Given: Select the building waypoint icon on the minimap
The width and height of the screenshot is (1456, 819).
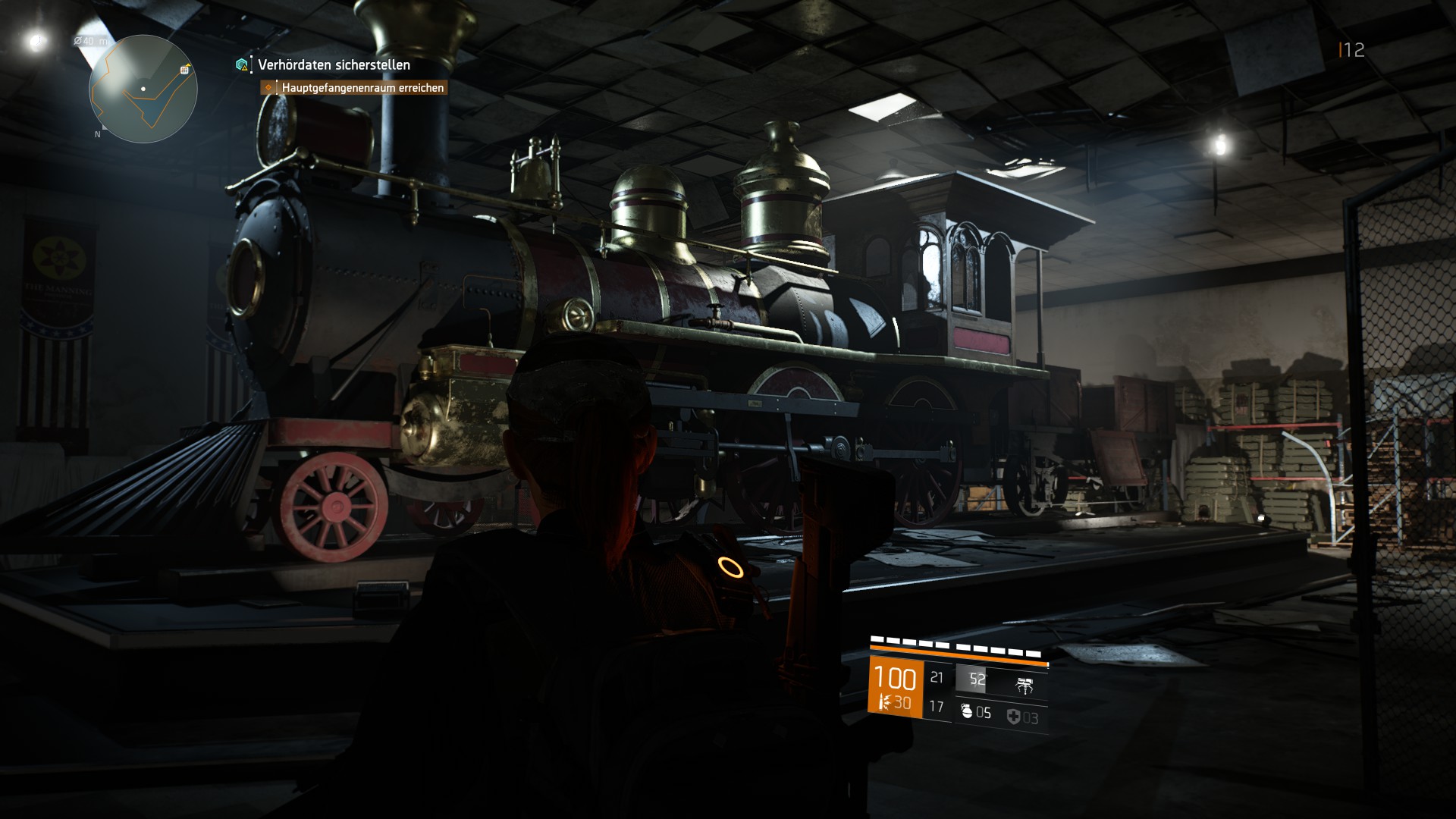Looking at the screenshot, I should [184, 71].
